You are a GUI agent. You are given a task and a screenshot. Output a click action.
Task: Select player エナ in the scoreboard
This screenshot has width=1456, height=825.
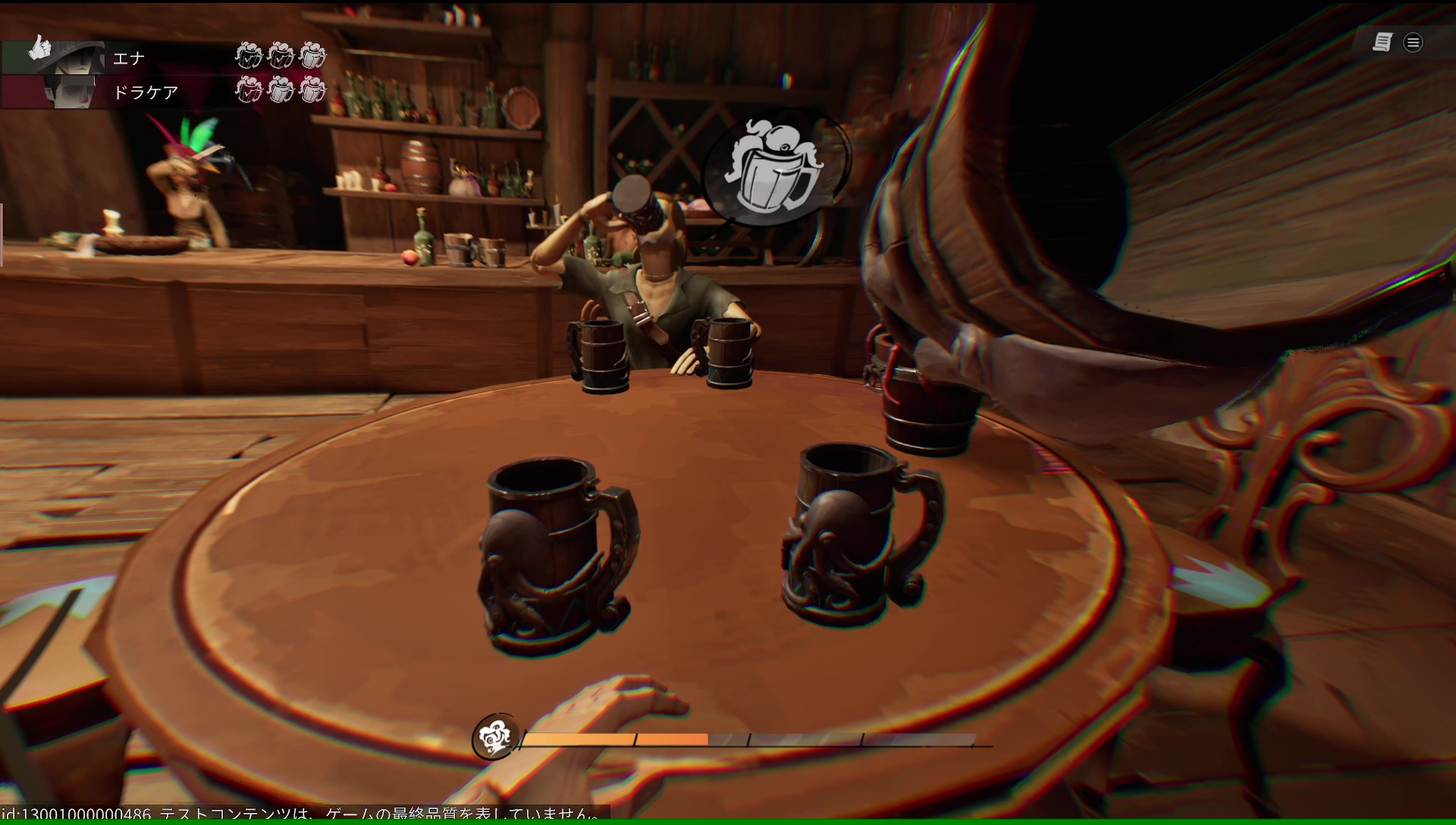point(129,58)
